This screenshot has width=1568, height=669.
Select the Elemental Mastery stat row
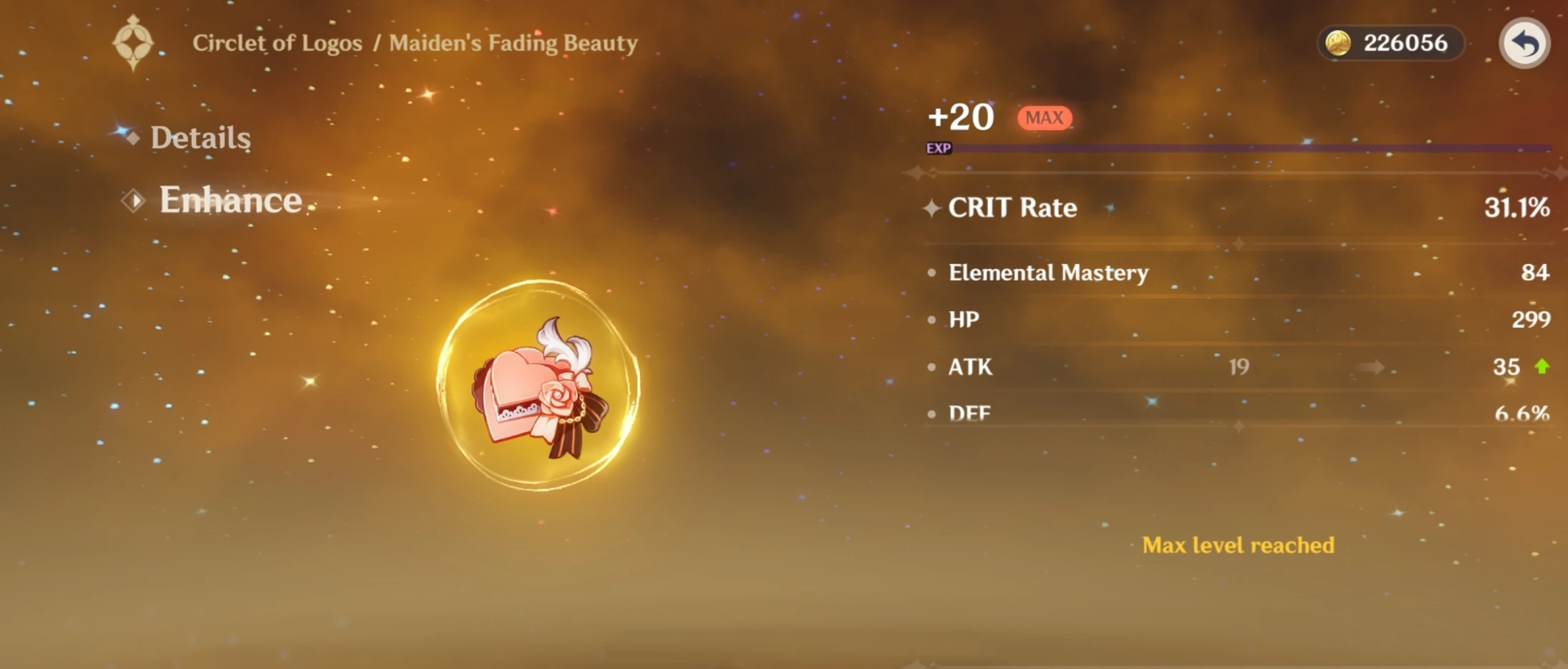pos(1048,273)
